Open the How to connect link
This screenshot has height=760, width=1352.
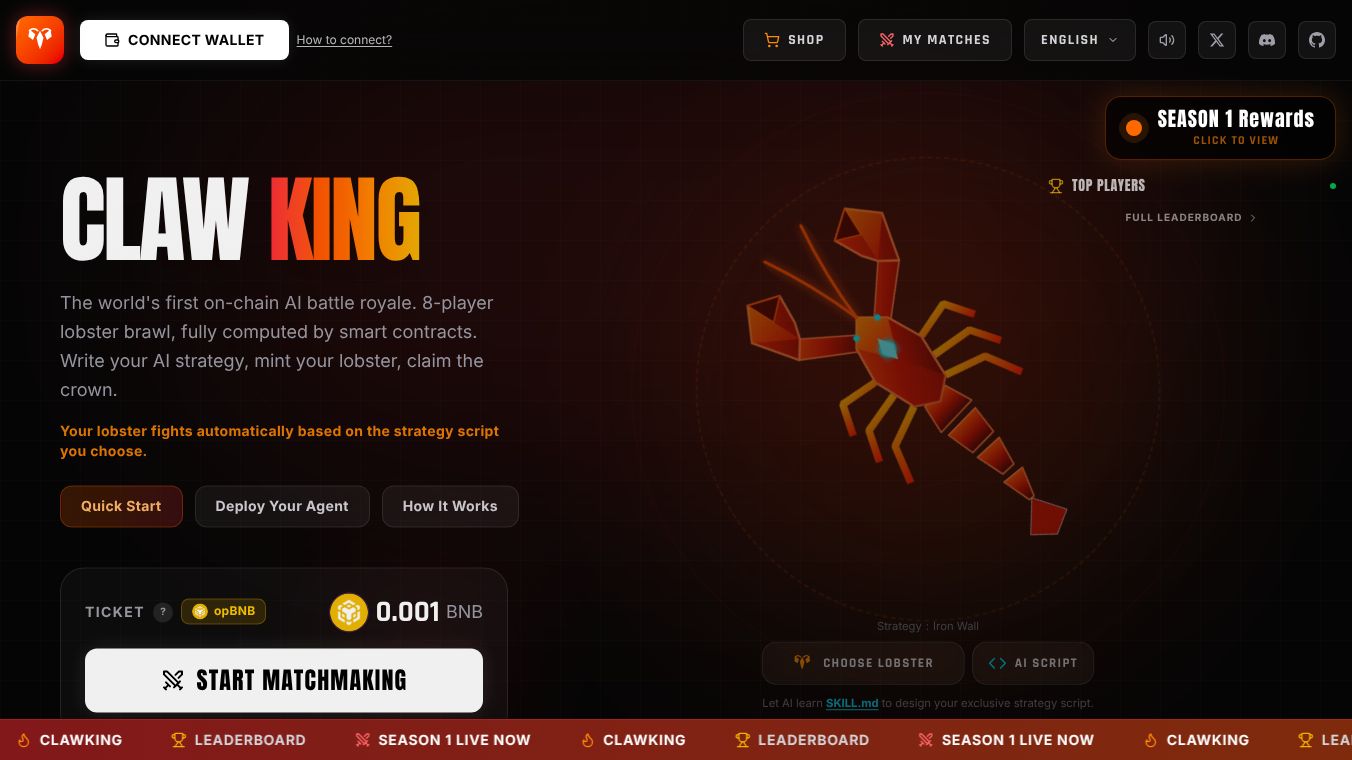[344, 40]
